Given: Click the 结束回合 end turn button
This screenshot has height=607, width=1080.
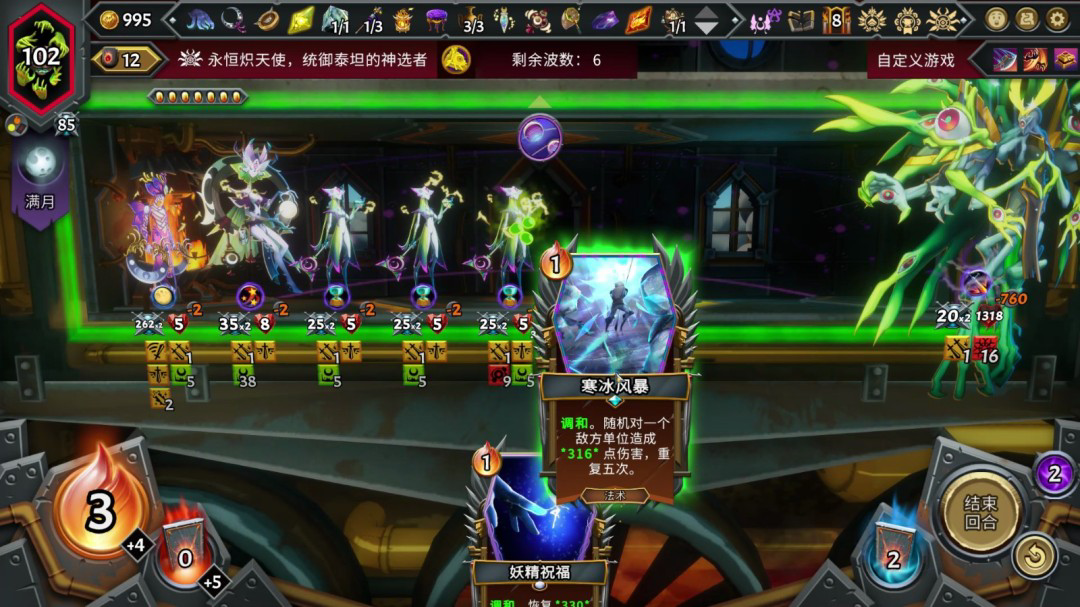Looking at the screenshot, I should point(979,512).
